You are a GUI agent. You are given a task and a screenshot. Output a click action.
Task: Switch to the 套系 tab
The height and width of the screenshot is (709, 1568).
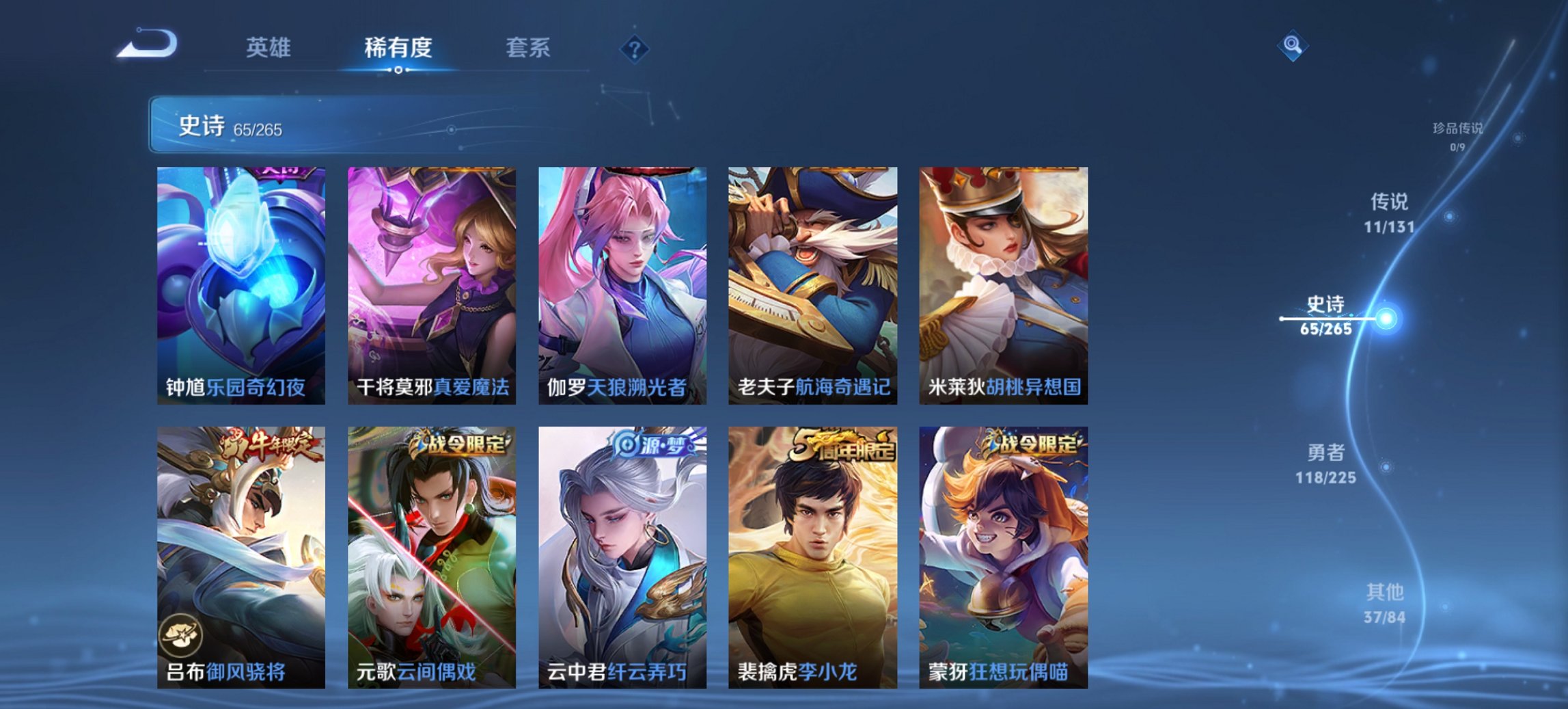pyautogui.click(x=528, y=48)
